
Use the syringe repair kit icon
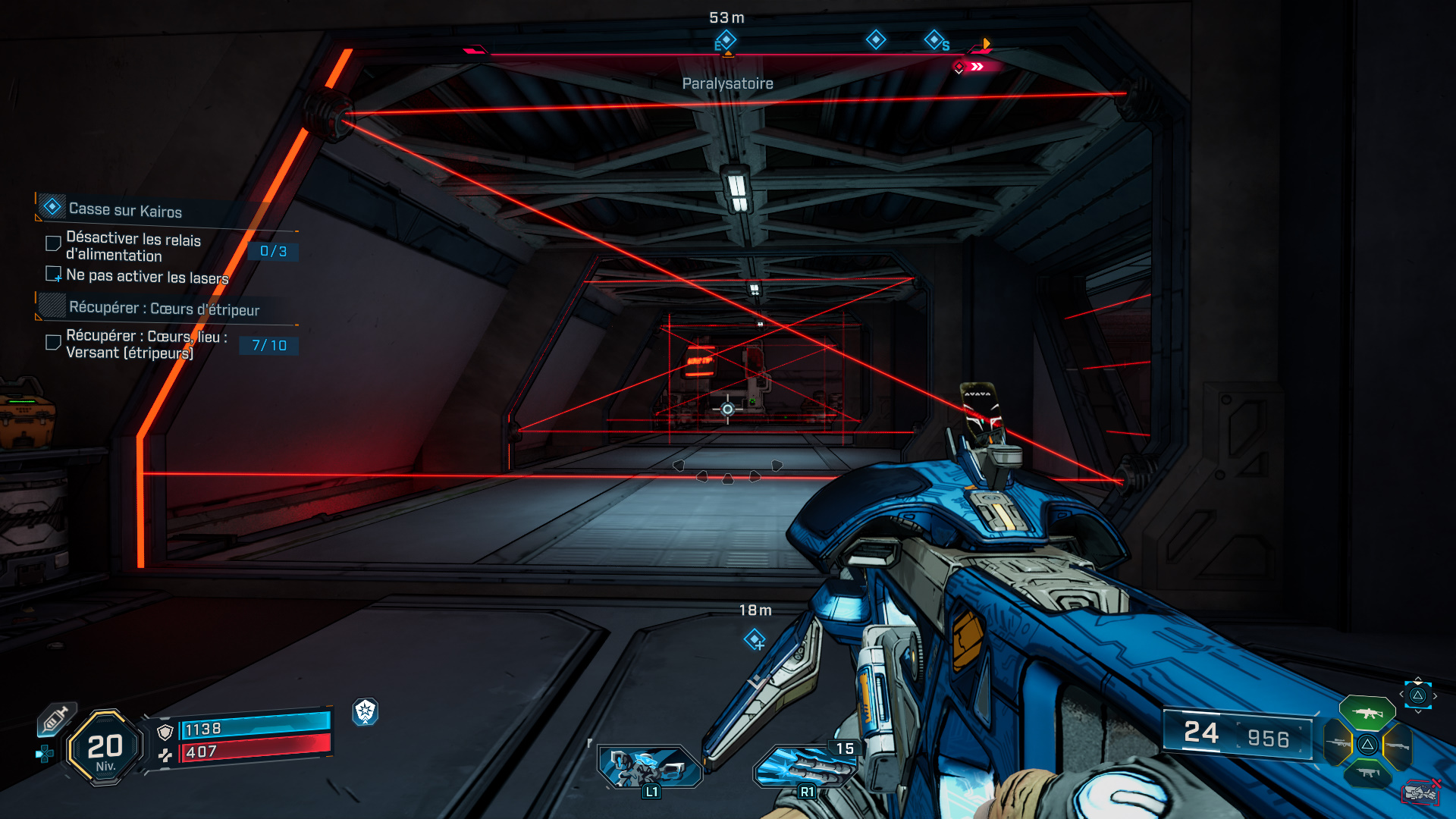(x=55, y=719)
